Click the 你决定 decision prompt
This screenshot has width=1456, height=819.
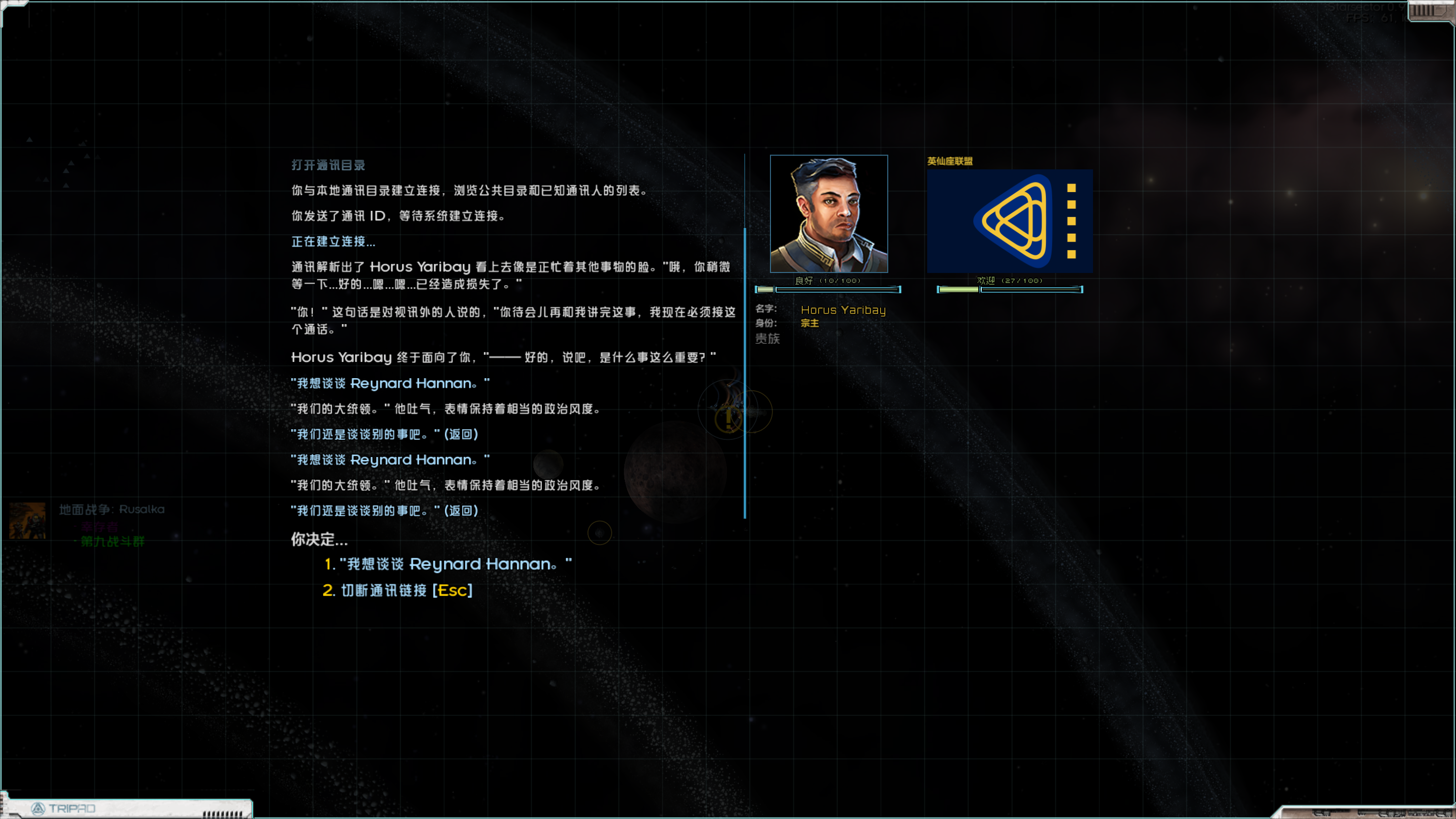[318, 539]
